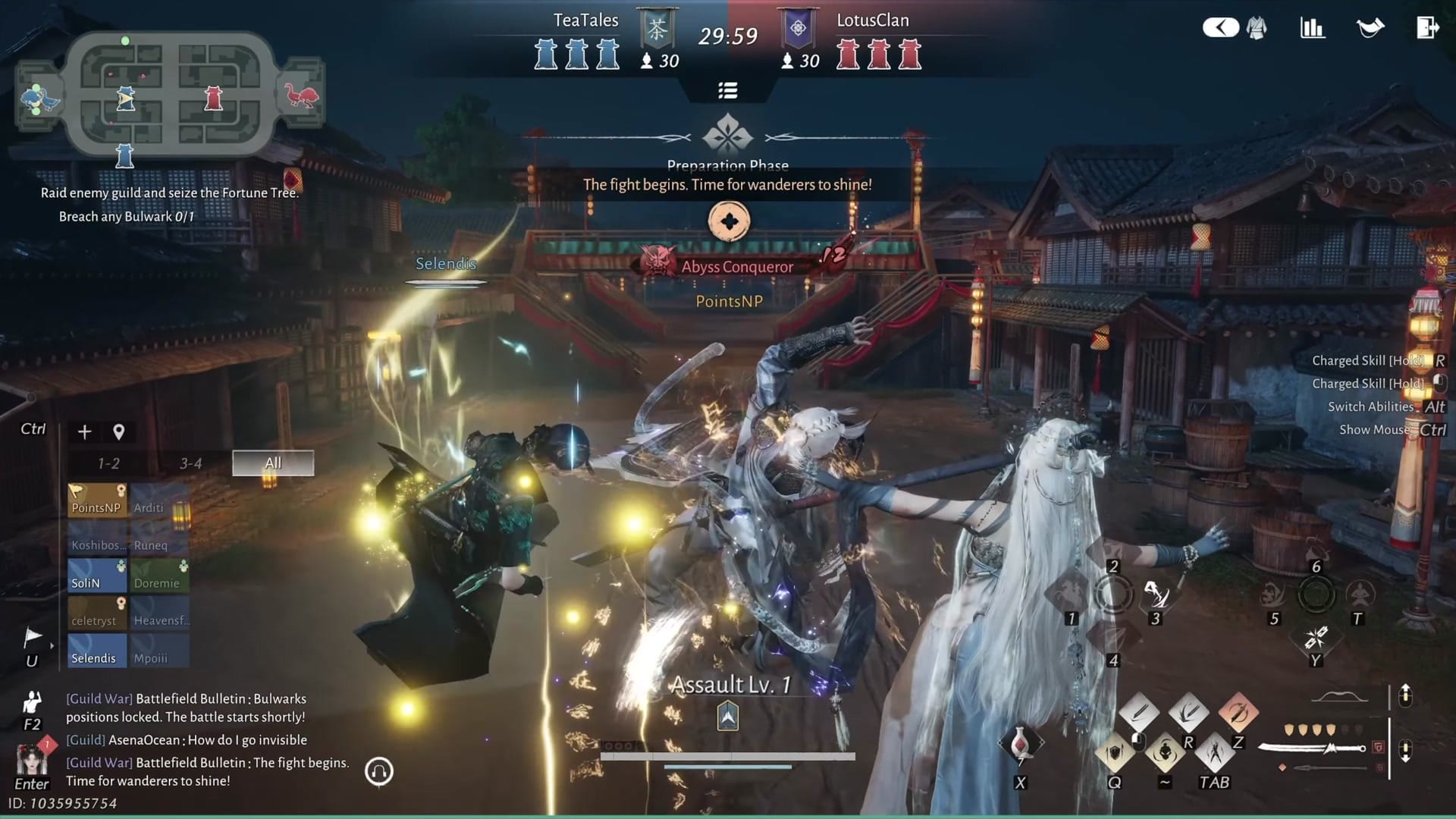Open the outfit/wardrobe panel icon
Image resolution: width=1456 pixels, height=819 pixels.
(1257, 27)
